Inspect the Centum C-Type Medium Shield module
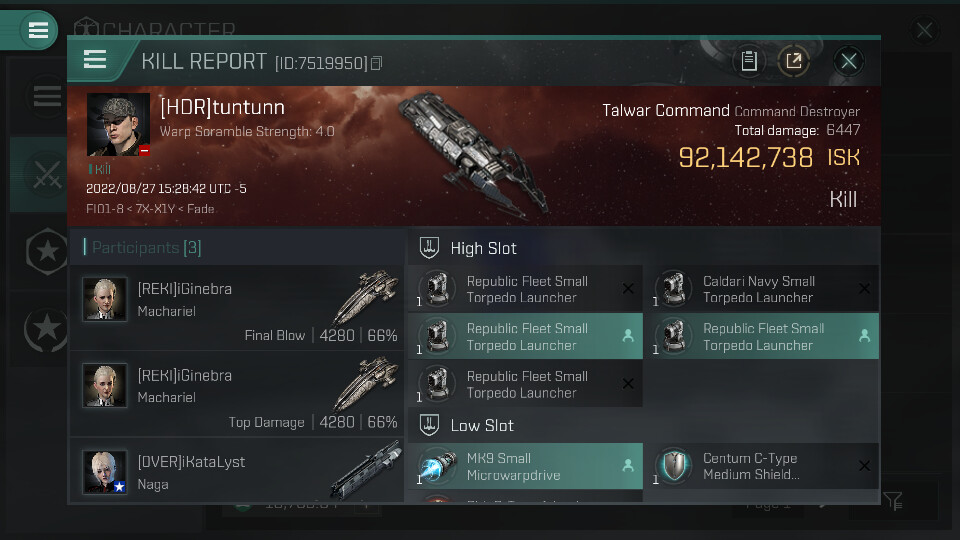 [758, 466]
